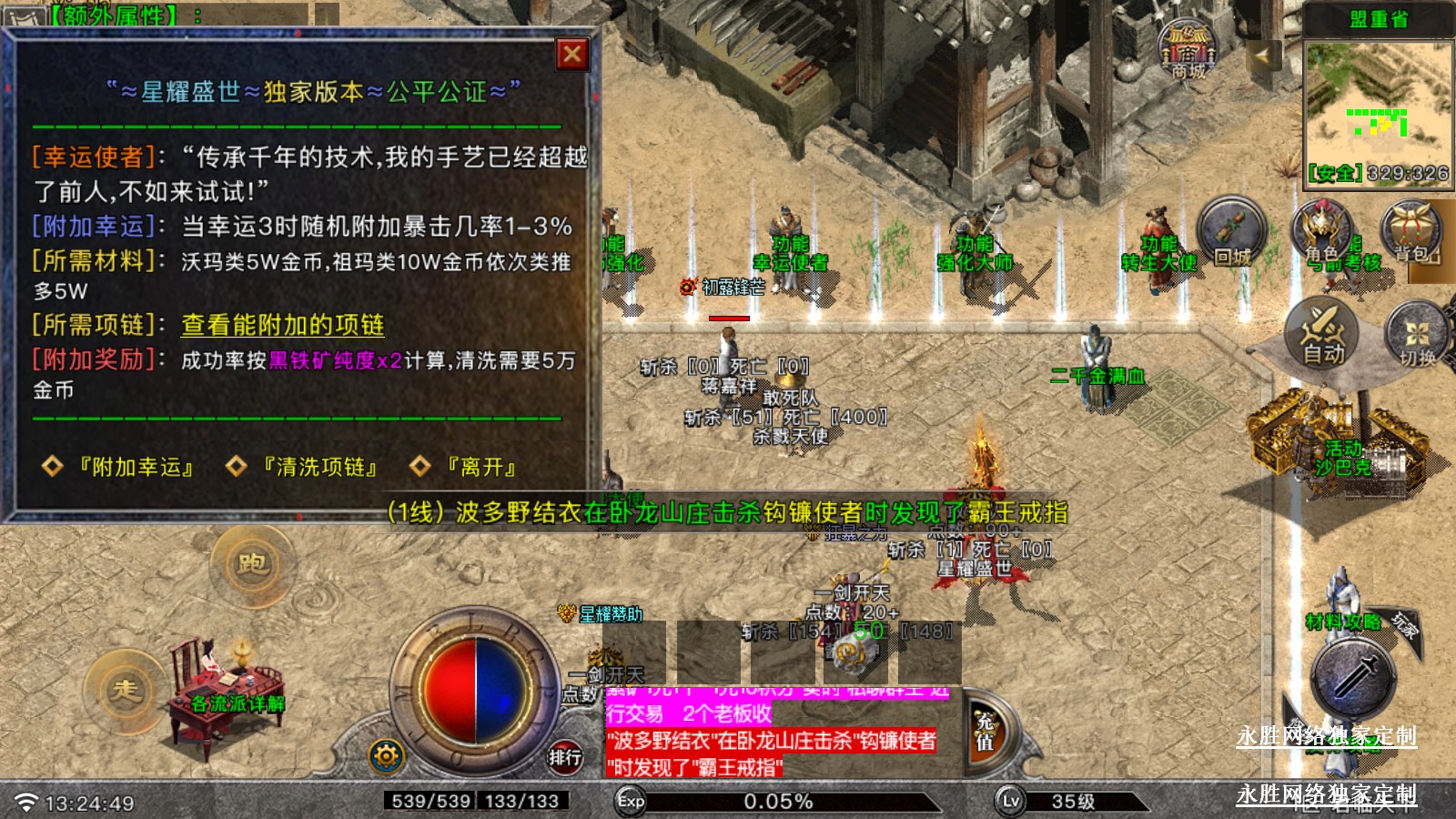Select the 清洗项链 dialogue option
The height and width of the screenshot is (819, 1456).
tap(320, 468)
